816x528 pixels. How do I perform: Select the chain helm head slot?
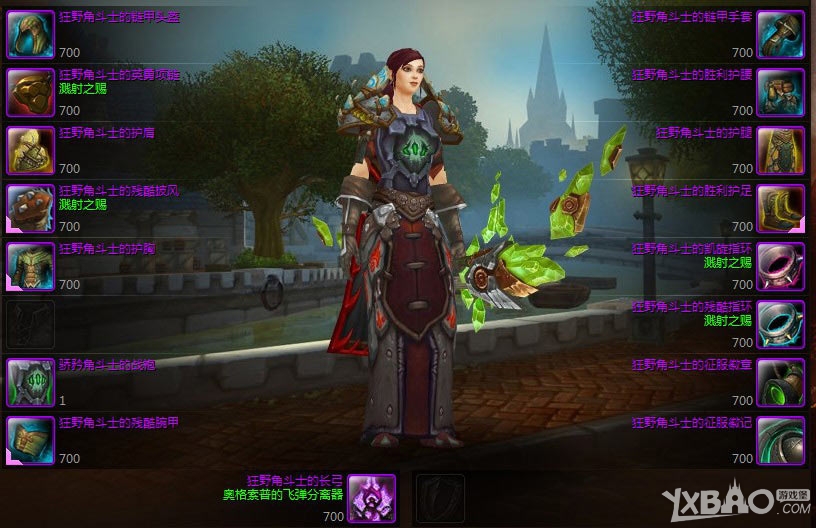tap(31, 34)
